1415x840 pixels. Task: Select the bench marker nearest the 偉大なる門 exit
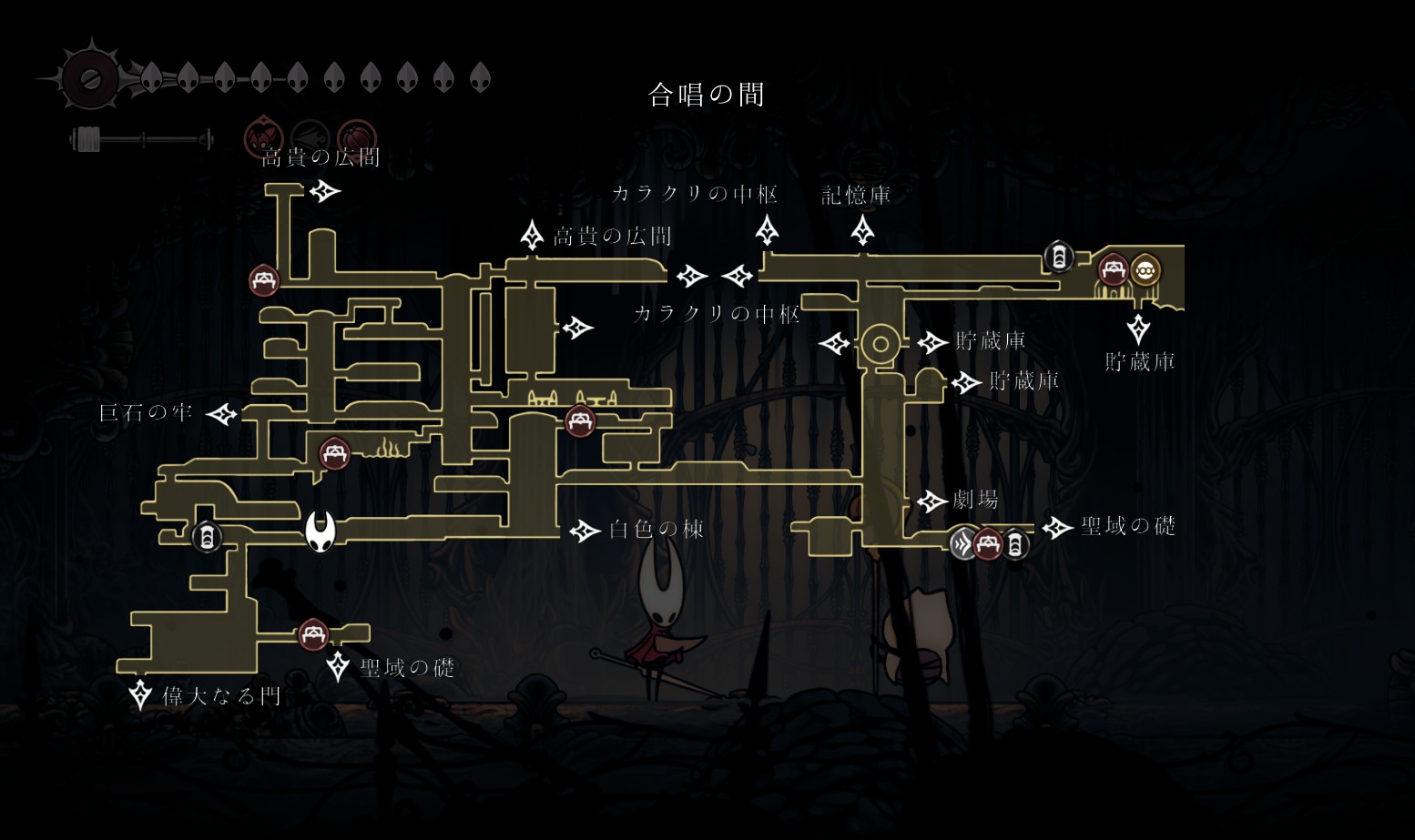coord(312,633)
